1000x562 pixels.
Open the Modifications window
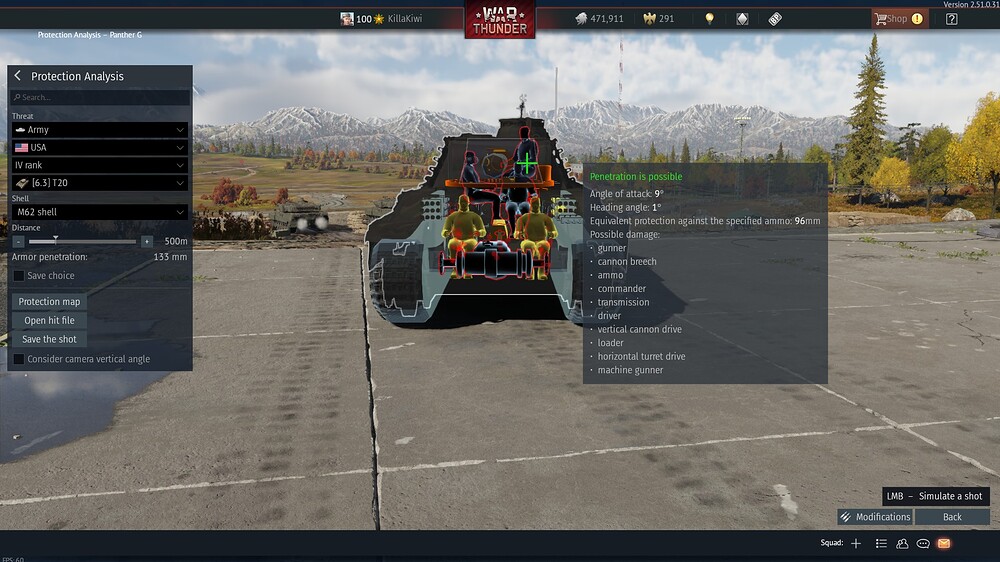875,517
